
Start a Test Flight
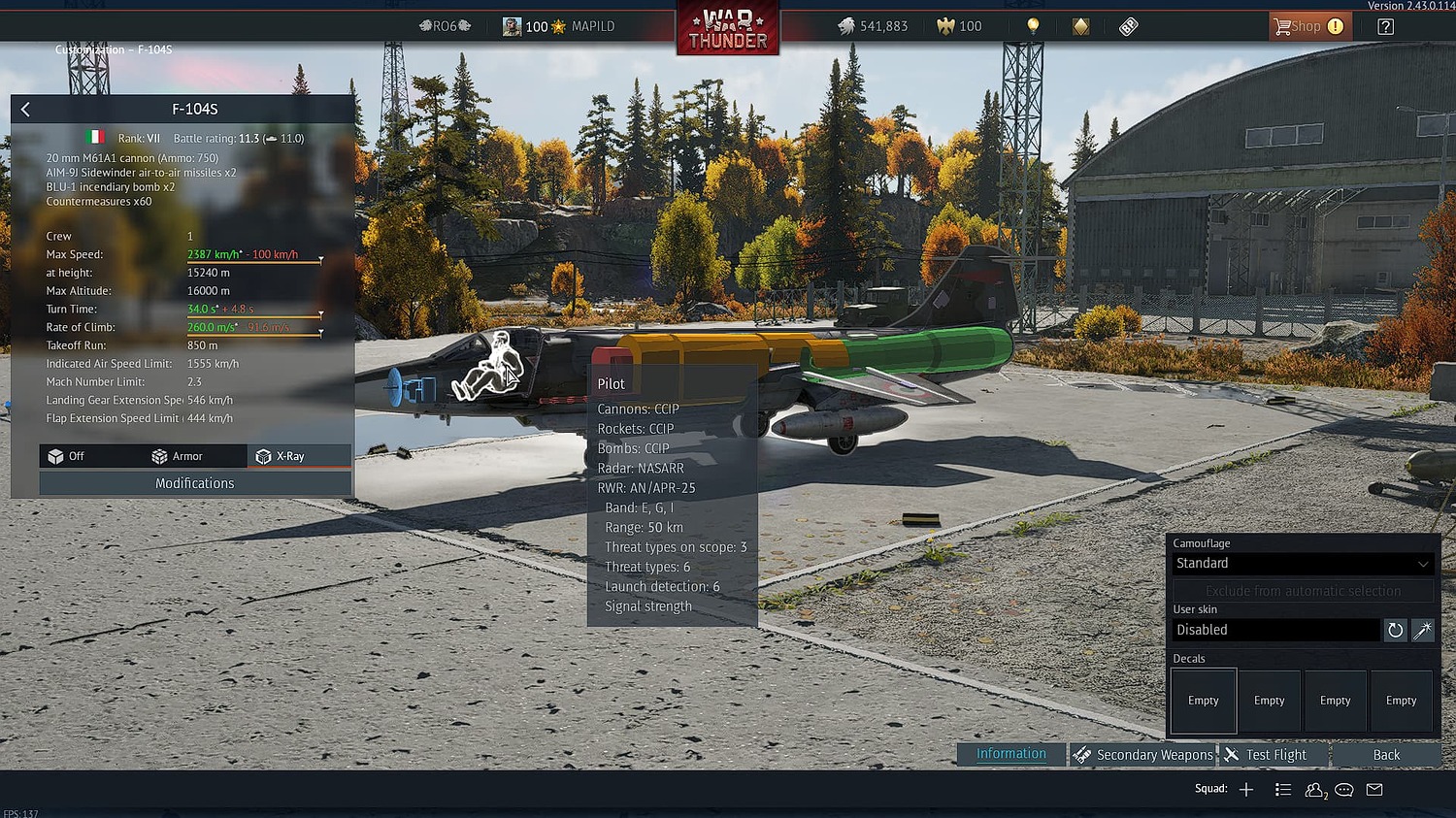pyautogui.click(x=1266, y=755)
